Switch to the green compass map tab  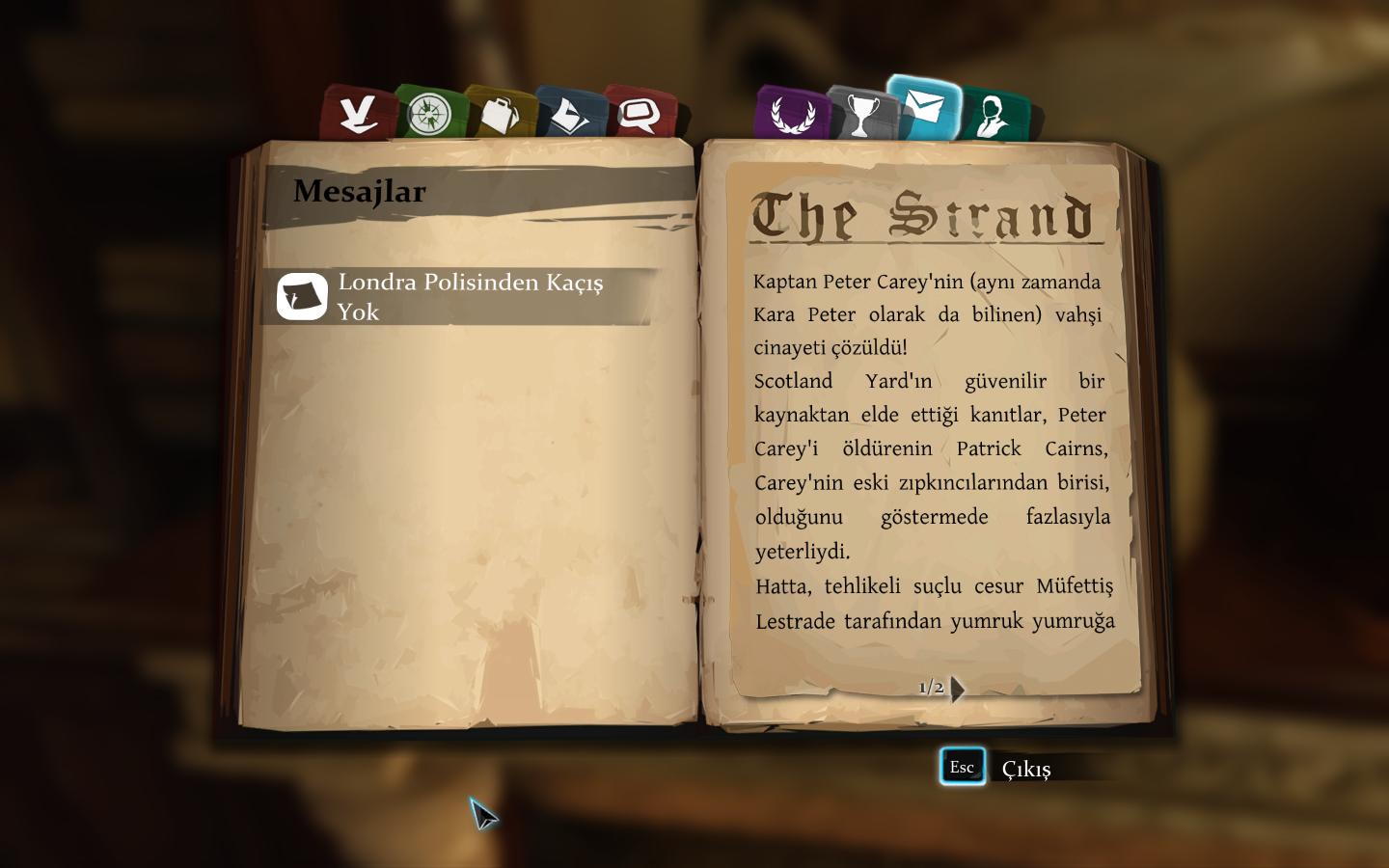coord(429,114)
